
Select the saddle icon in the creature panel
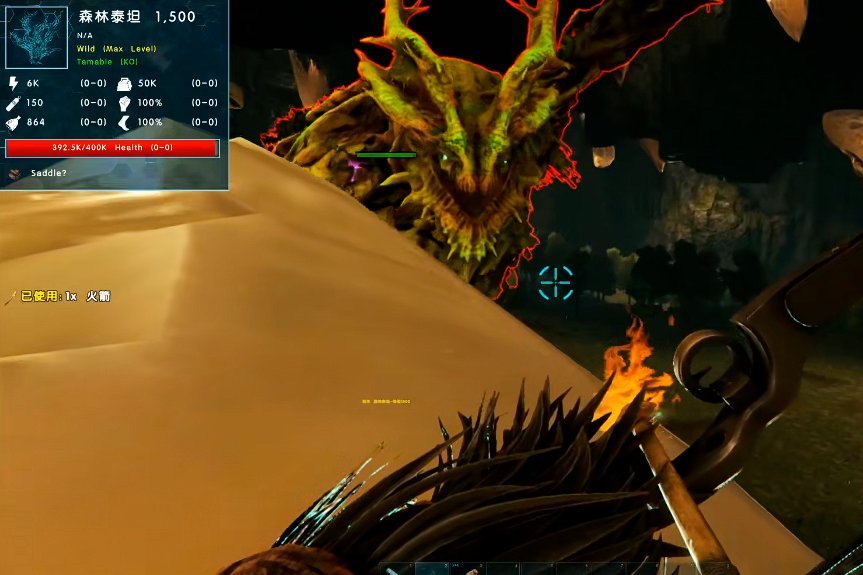[16, 173]
